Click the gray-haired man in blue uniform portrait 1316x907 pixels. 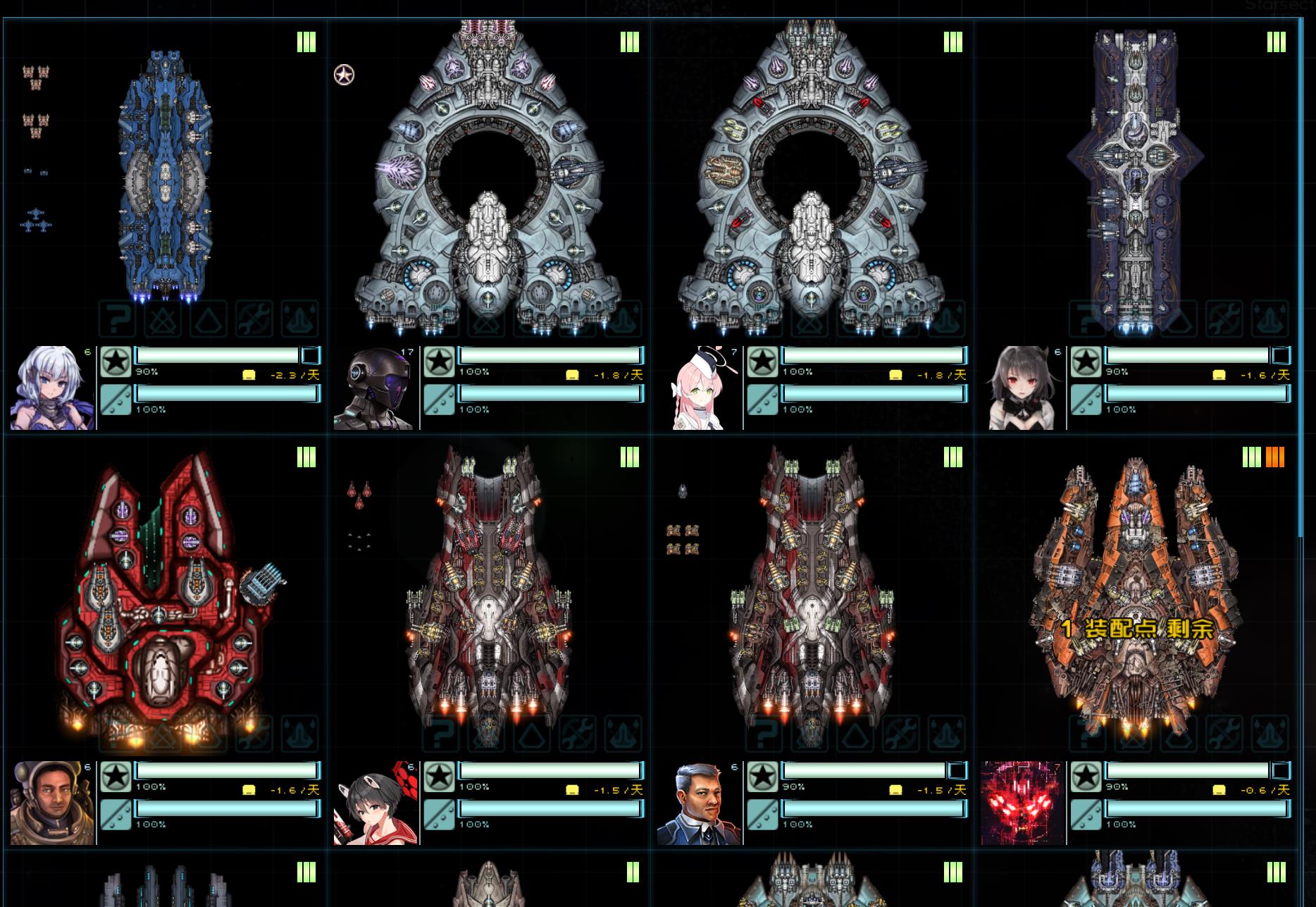pos(699,803)
